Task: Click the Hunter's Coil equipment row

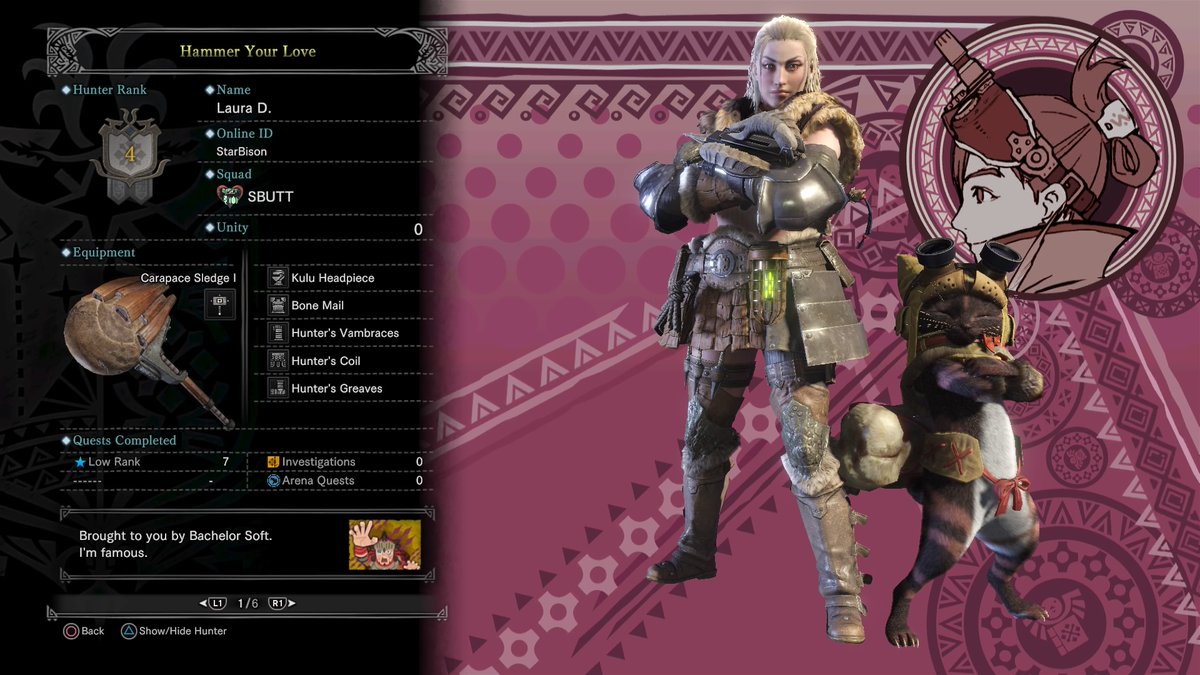Action: pos(325,361)
